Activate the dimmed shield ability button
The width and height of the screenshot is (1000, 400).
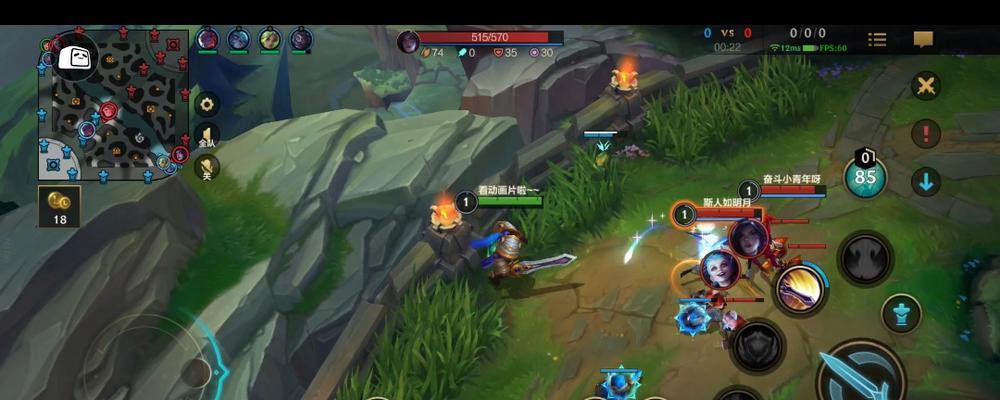click(758, 346)
